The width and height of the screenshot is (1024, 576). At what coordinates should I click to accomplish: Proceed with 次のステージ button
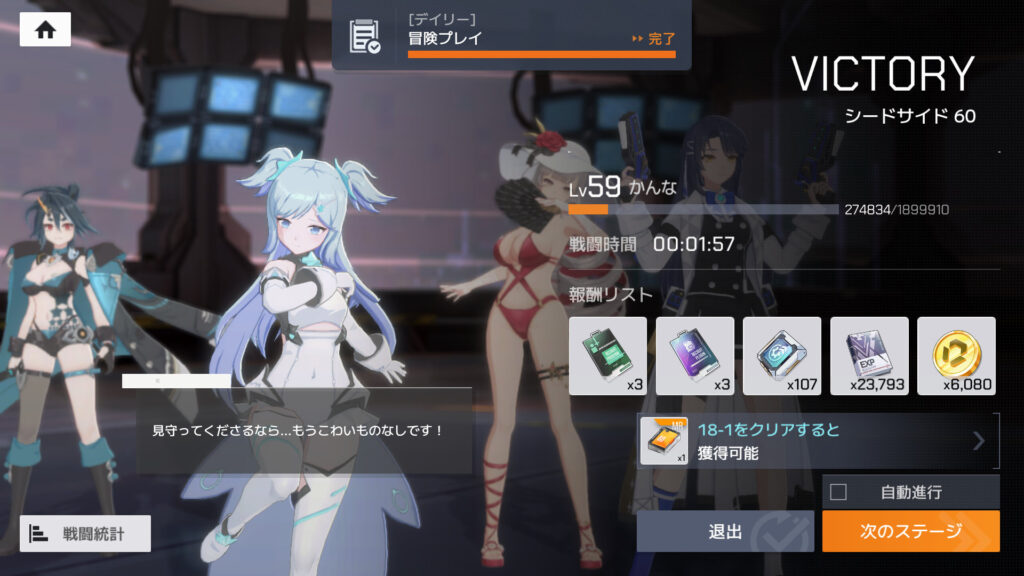(x=910, y=531)
